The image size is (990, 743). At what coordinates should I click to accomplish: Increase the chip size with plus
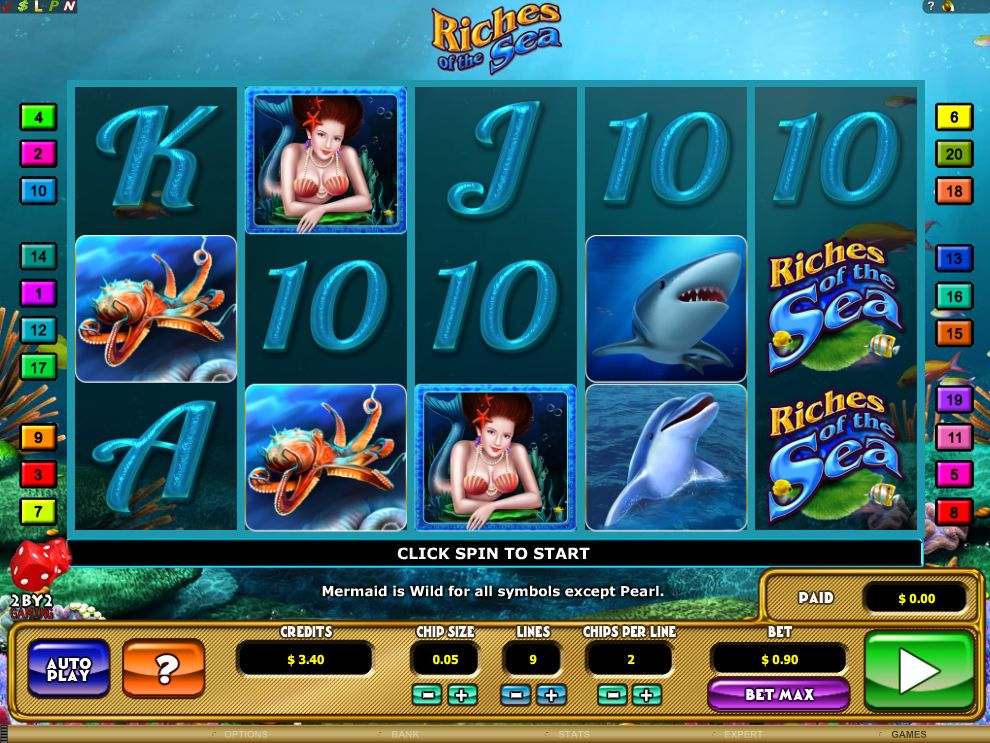coord(462,694)
